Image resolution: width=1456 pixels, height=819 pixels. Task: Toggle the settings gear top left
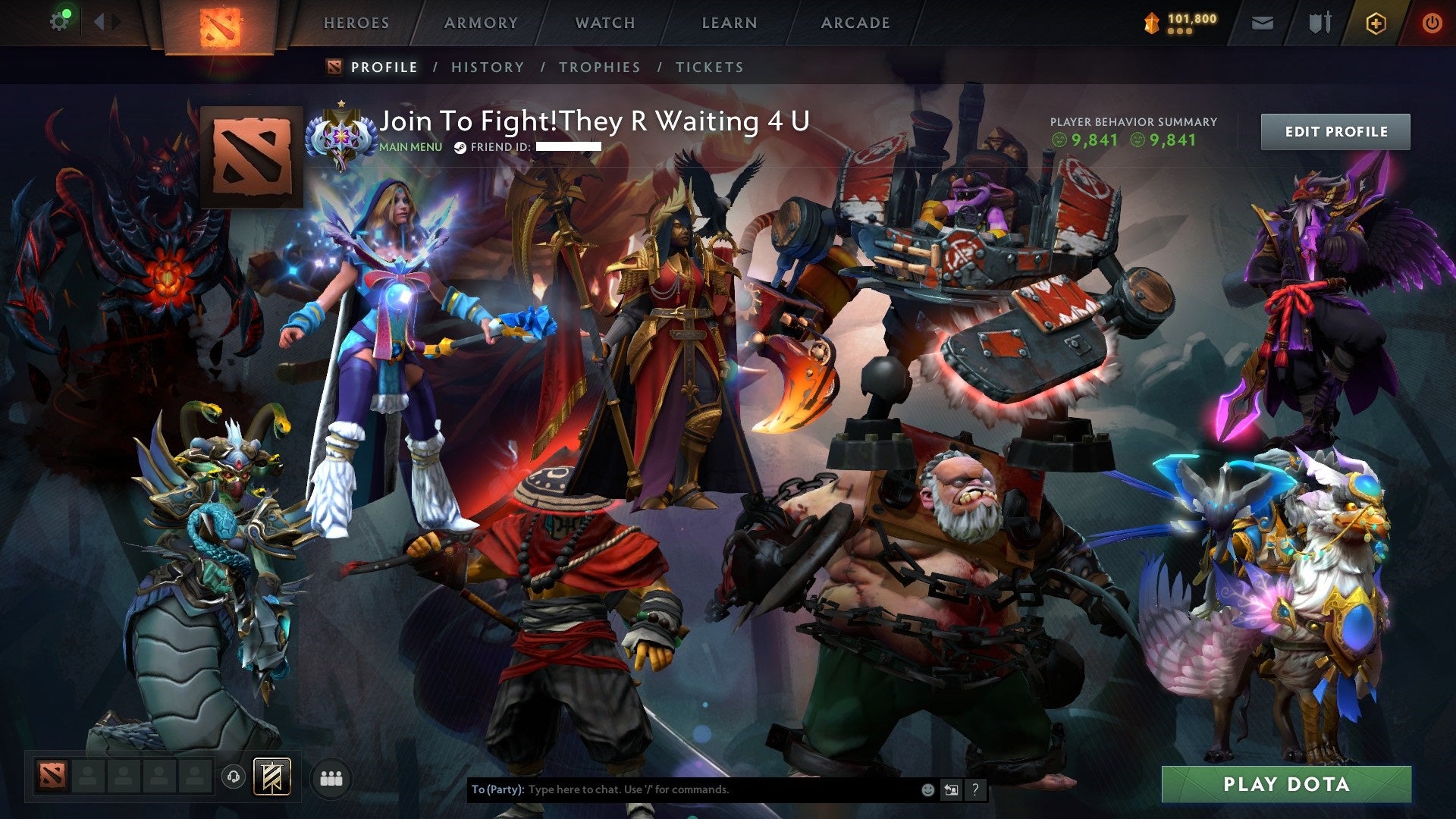pyautogui.click(x=59, y=20)
